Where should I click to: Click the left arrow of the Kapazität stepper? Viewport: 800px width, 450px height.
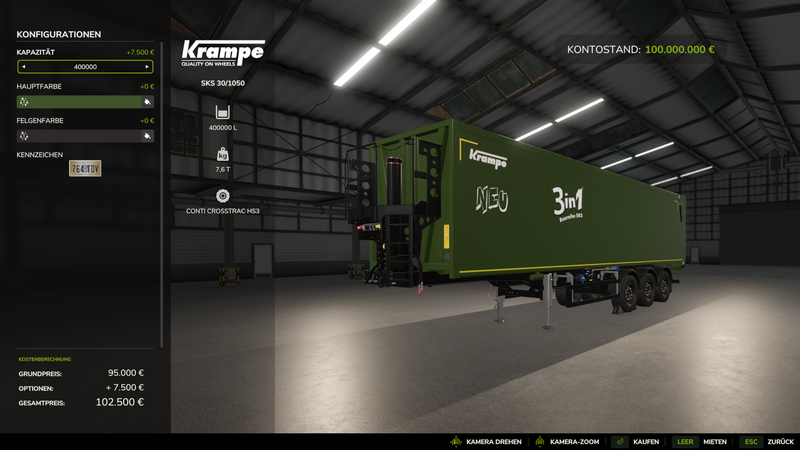pyautogui.click(x=23, y=67)
